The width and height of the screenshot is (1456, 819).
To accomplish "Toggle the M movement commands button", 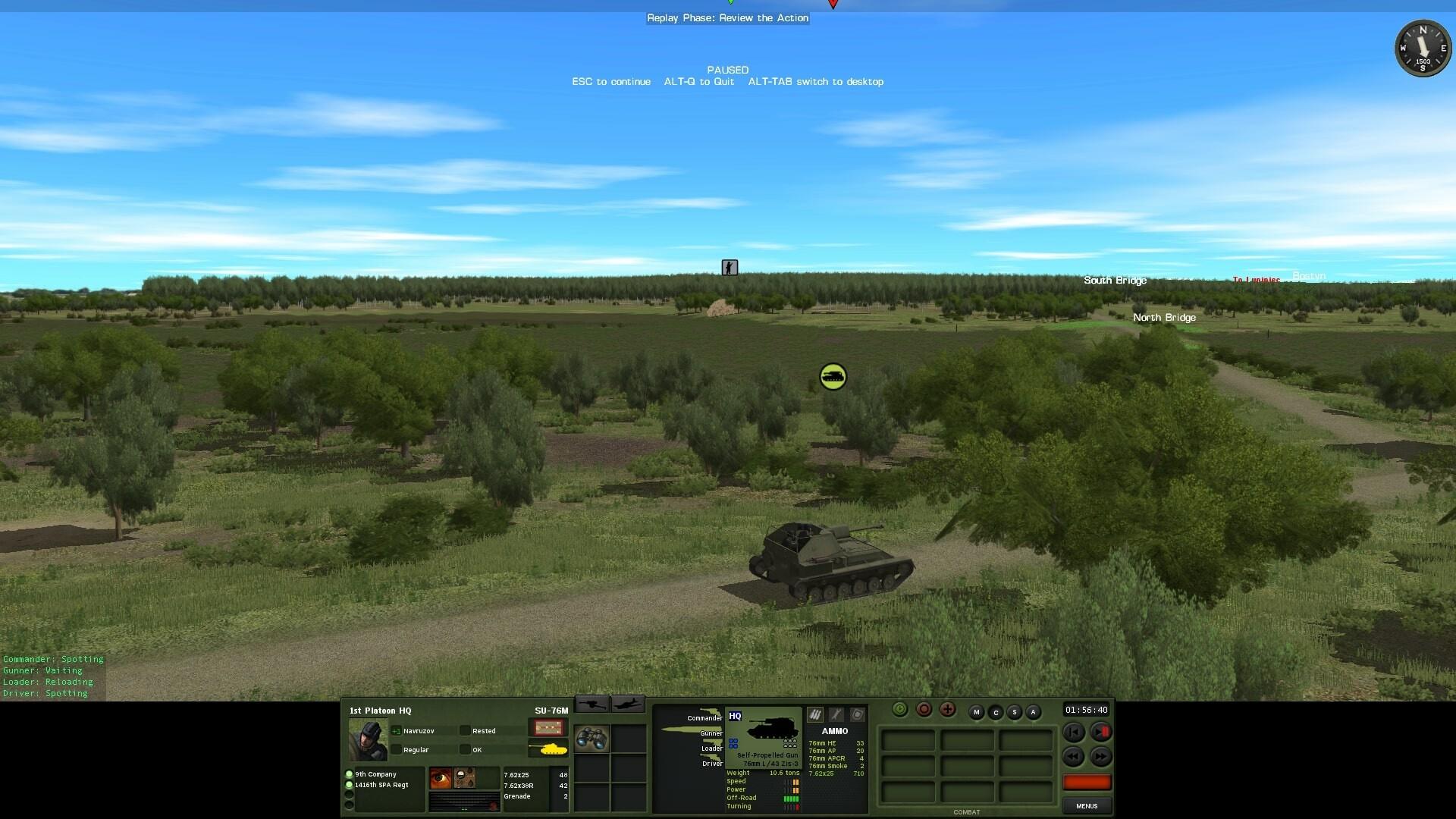I will [976, 712].
